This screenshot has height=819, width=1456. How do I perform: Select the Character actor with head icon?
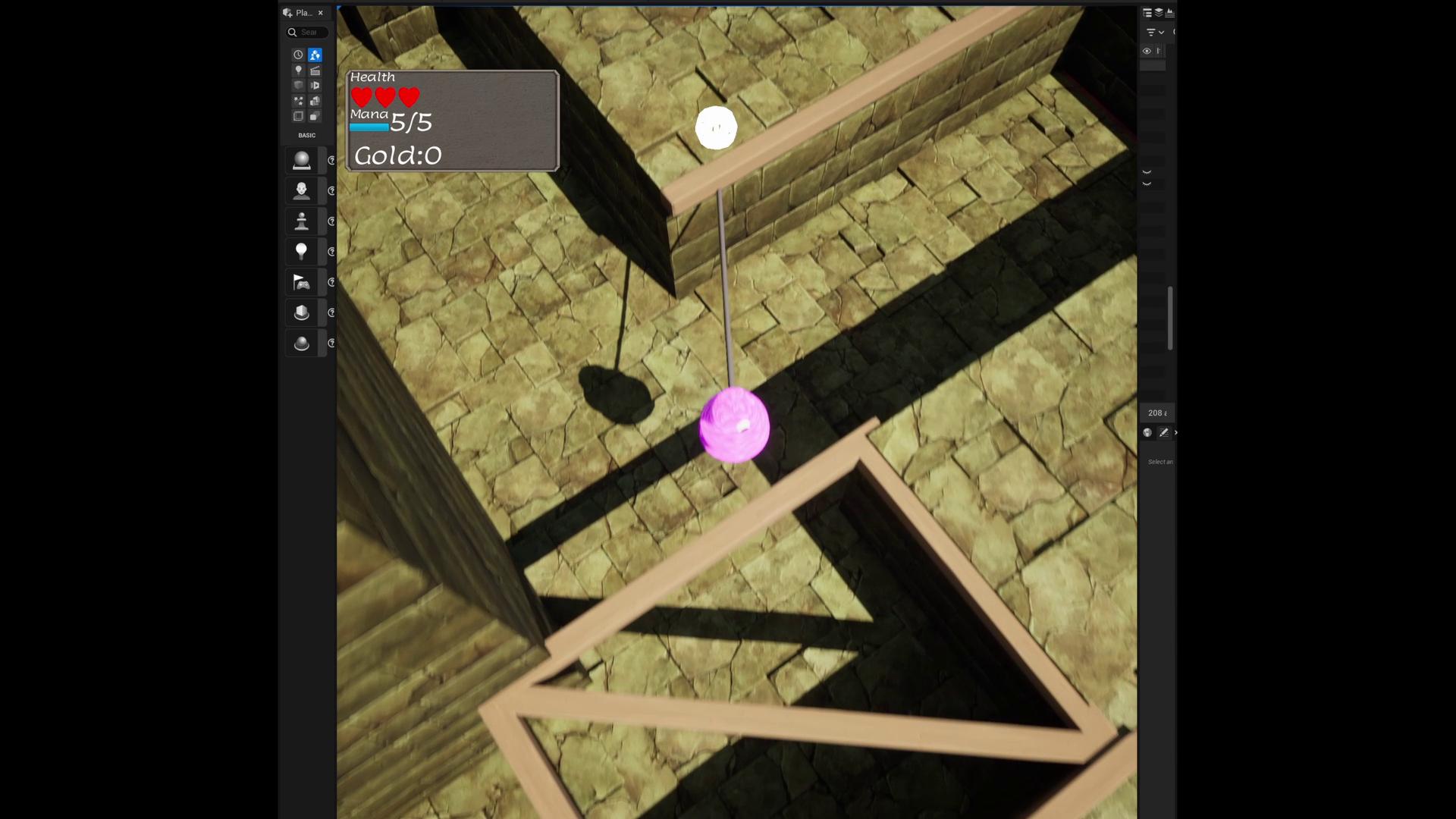[302, 190]
